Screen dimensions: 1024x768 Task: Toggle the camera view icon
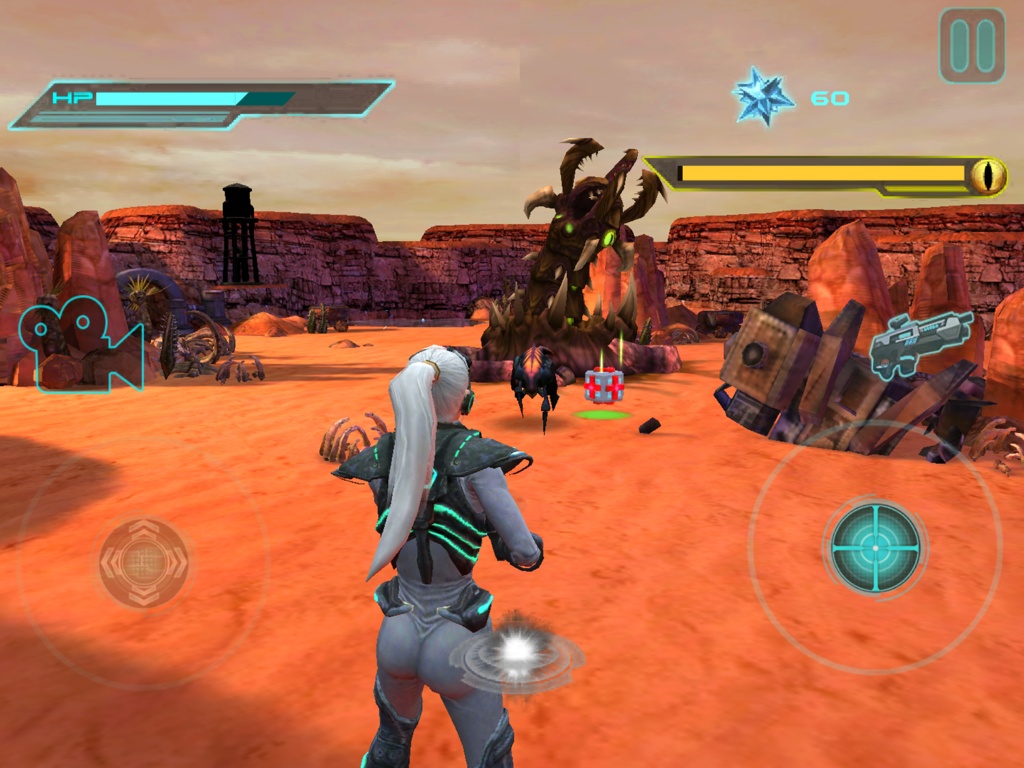[80, 343]
